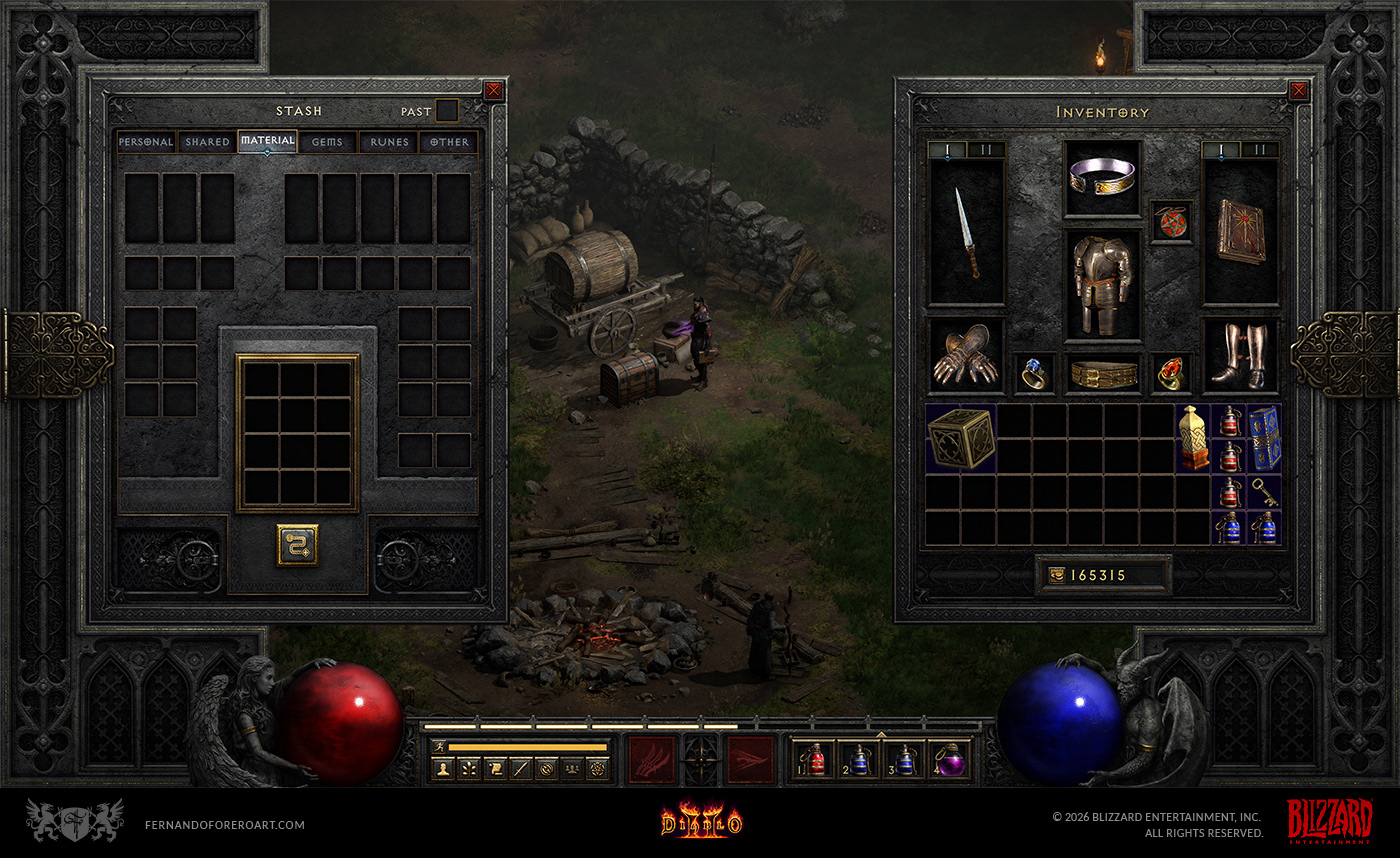
Task: Switch to the Personal stash tab
Action: click(146, 142)
